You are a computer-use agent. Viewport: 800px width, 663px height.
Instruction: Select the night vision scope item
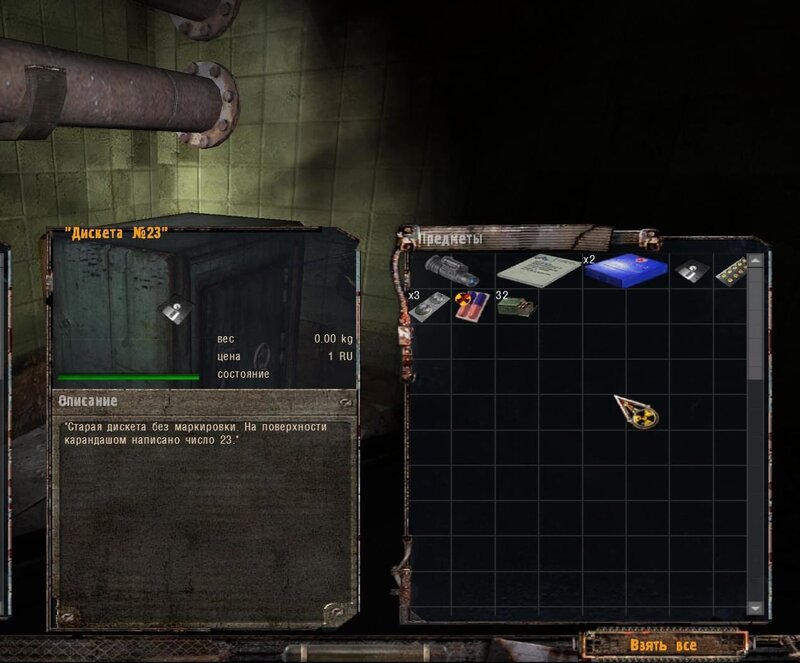tap(450, 270)
